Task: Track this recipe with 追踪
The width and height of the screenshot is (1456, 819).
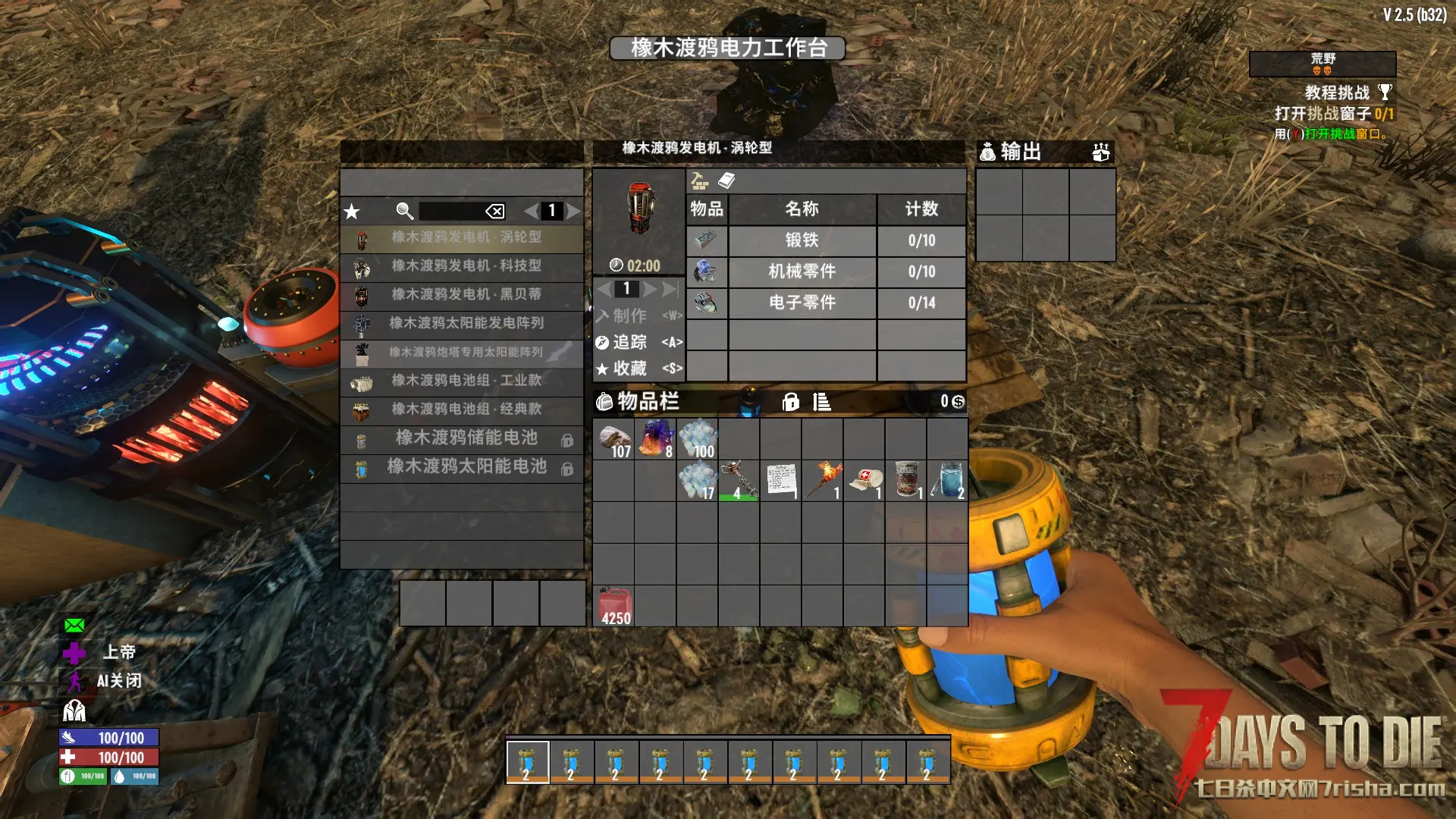Action: pyautogui.click(x=630, y=343)
